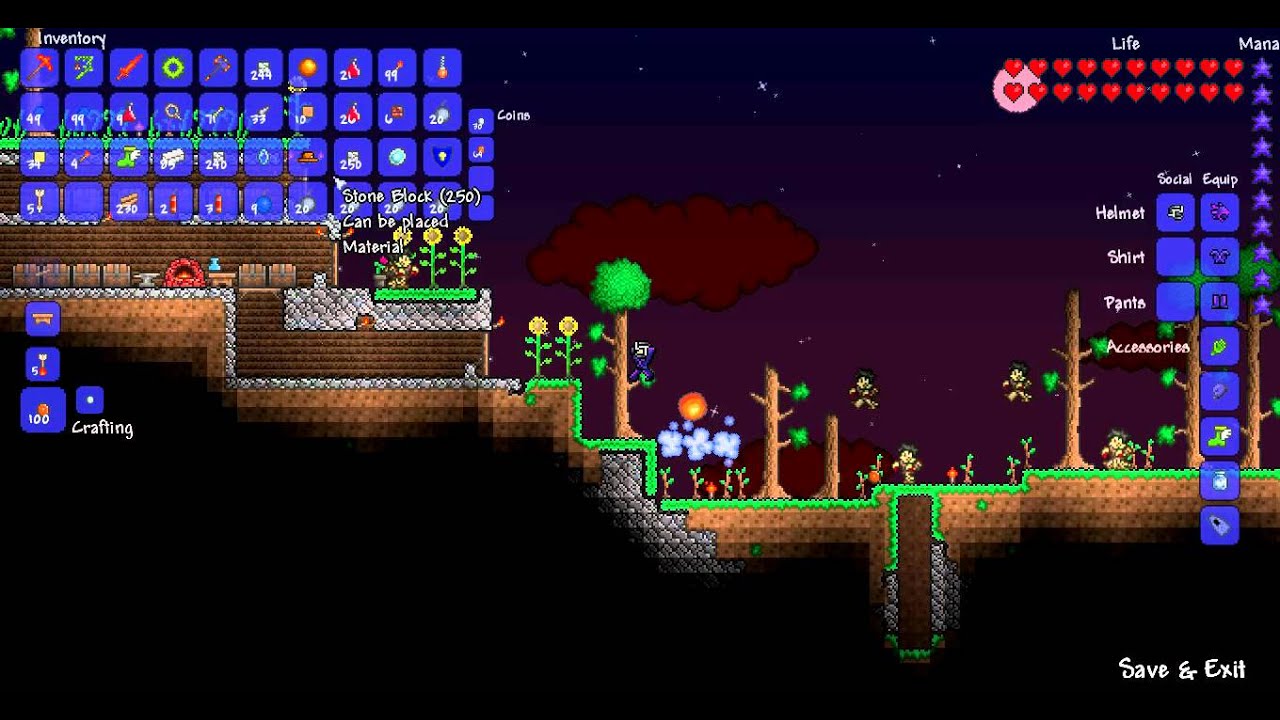Select the red pickaxe inventory slot
Viewport: 1280px width, 720px height.
pyautogui.click(x=40, y=68)
